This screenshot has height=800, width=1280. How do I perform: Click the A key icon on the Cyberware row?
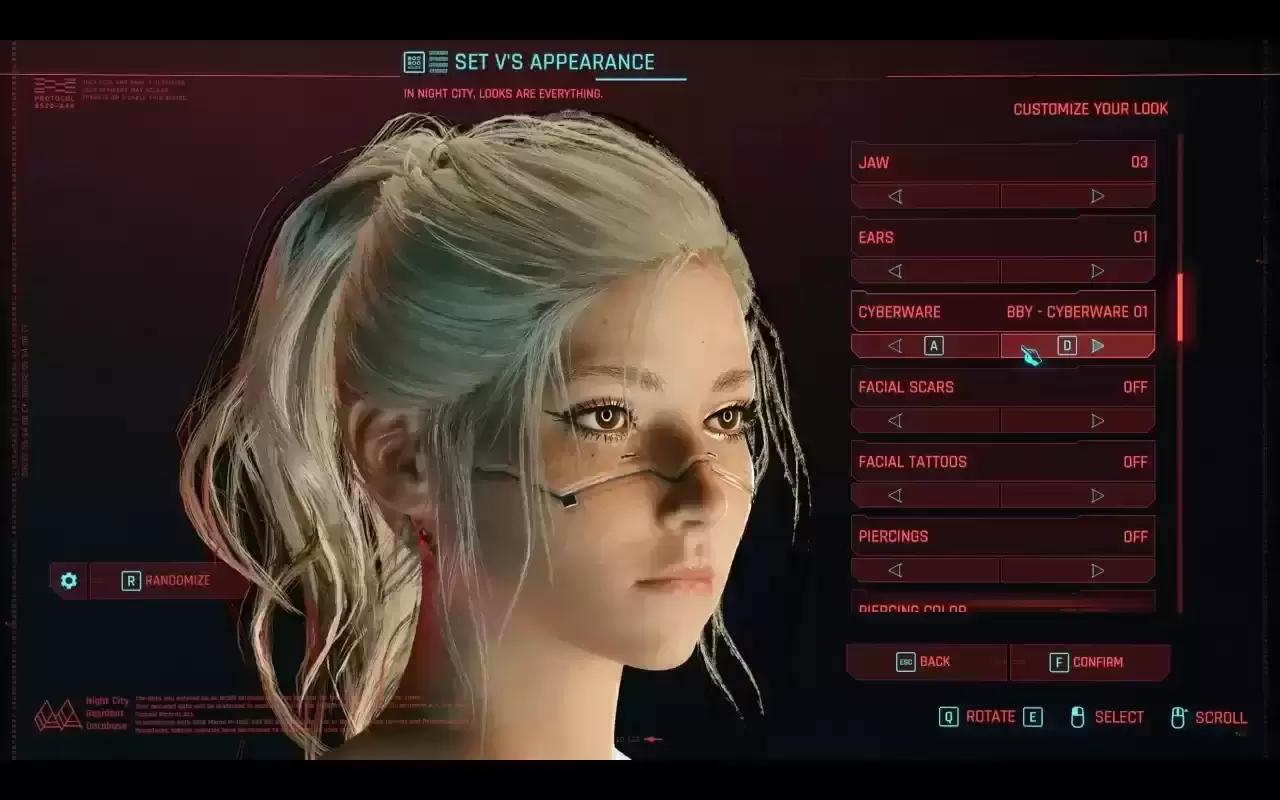tap(934, 345)
